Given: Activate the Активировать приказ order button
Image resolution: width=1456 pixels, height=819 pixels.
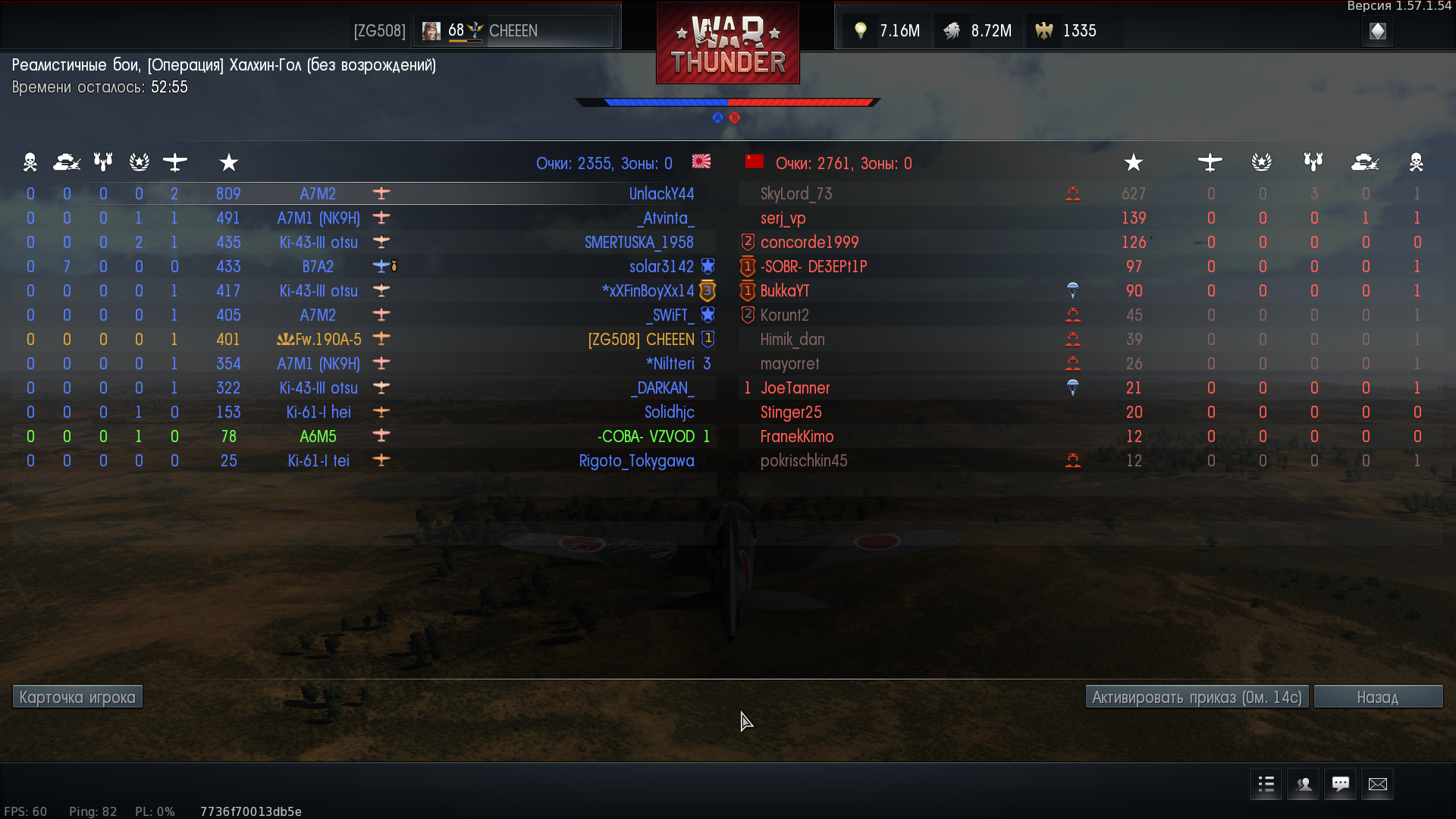Looking at the screenshot, I should 1197,697.
